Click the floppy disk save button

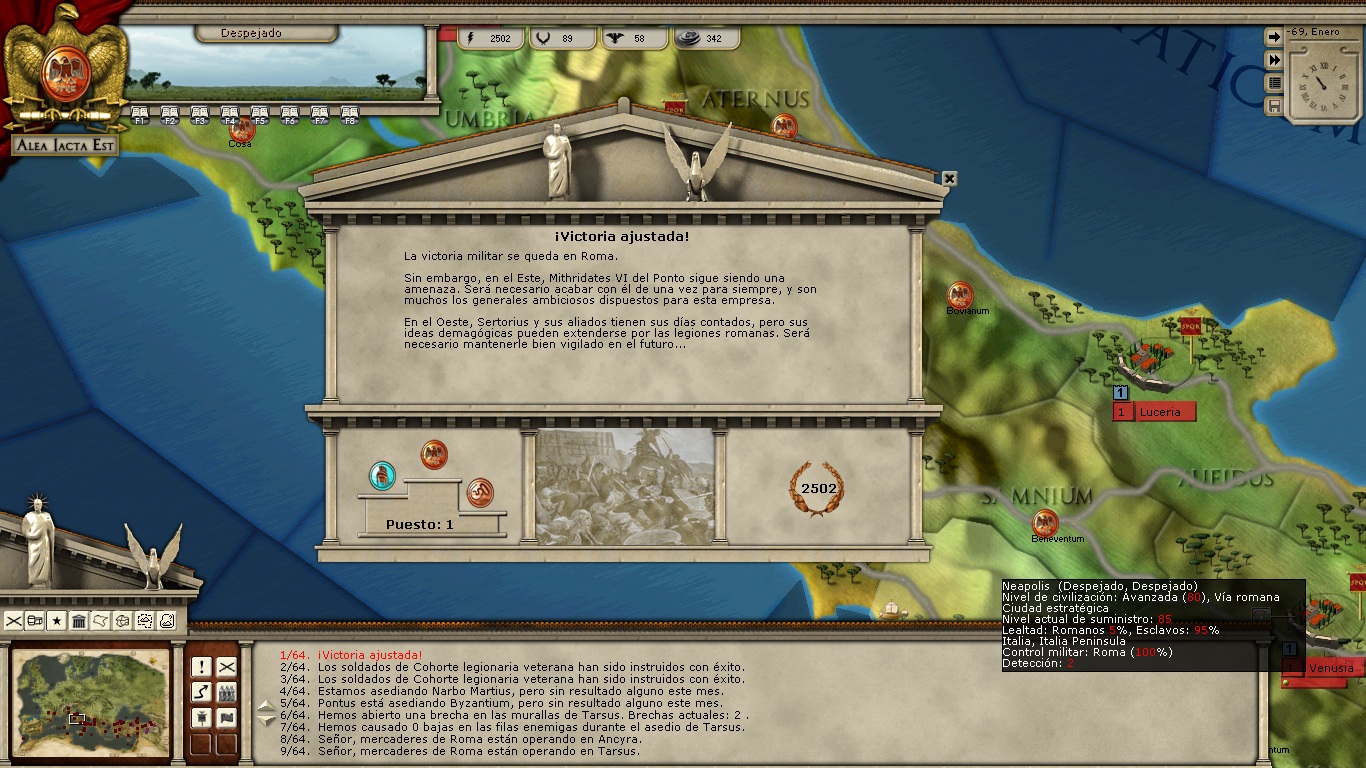1274,106
